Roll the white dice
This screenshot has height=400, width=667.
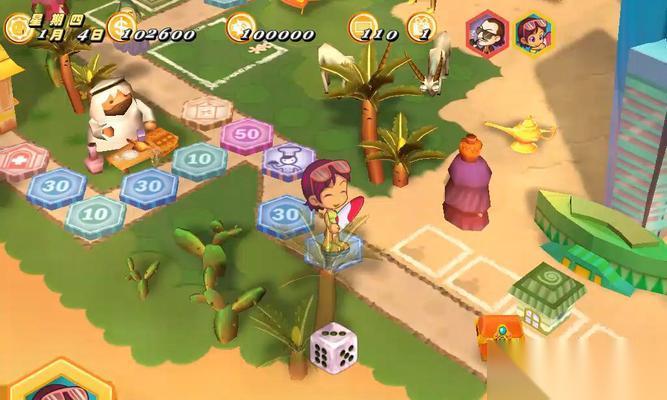[x=328, y=347]
